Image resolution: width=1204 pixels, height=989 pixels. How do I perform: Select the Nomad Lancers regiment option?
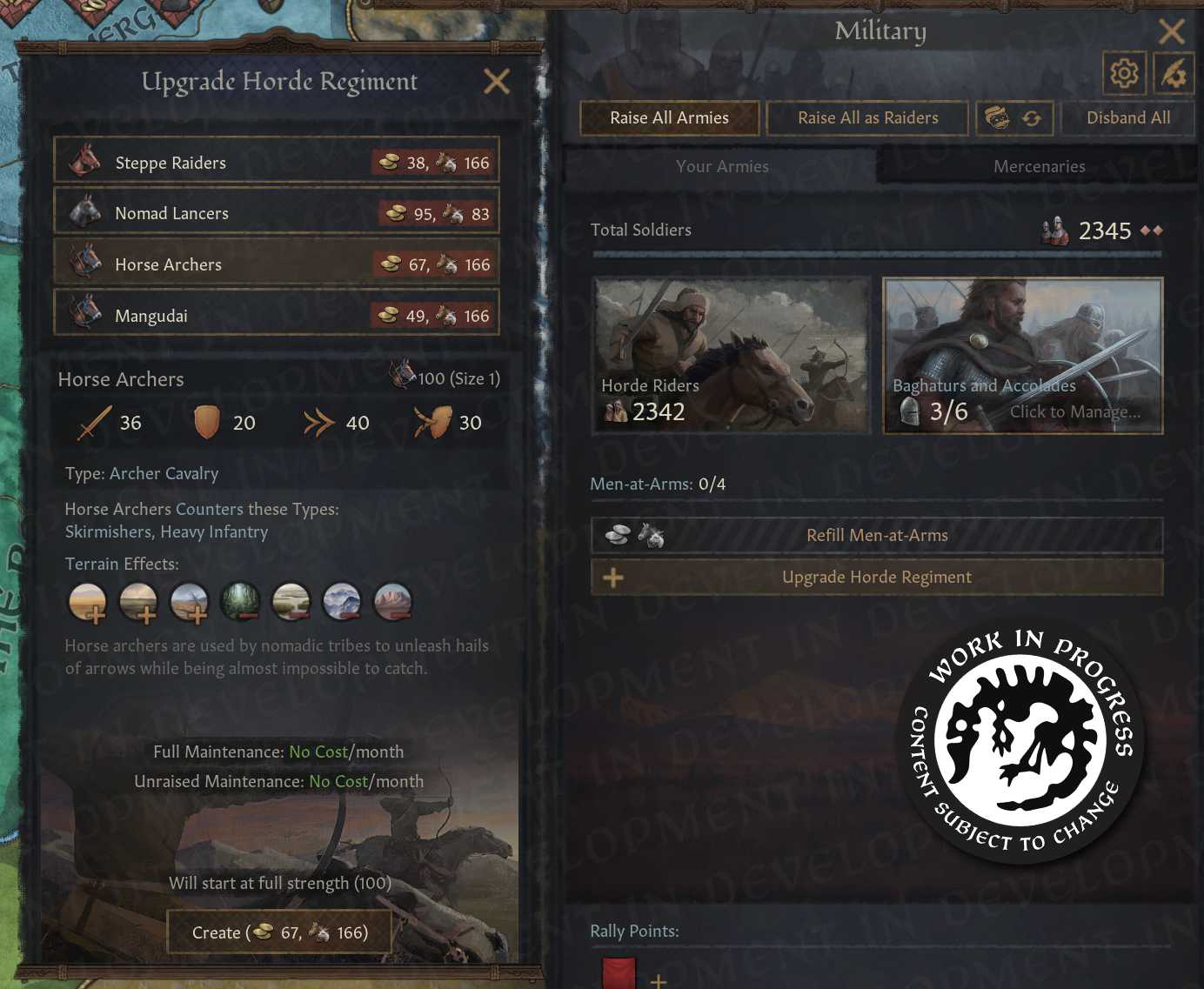276,211
